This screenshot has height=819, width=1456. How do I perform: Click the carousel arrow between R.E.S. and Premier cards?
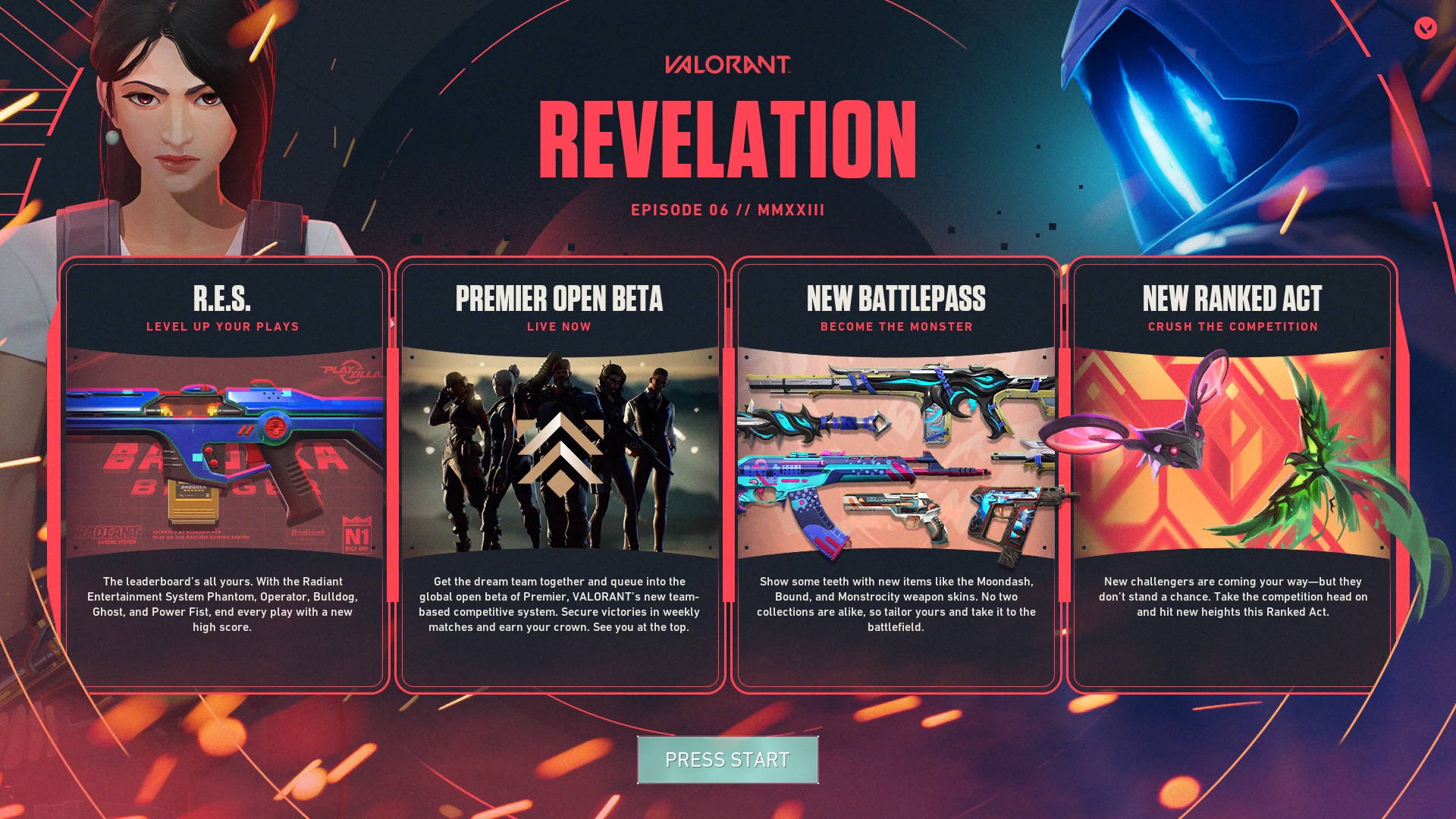[x=391, y=322]
